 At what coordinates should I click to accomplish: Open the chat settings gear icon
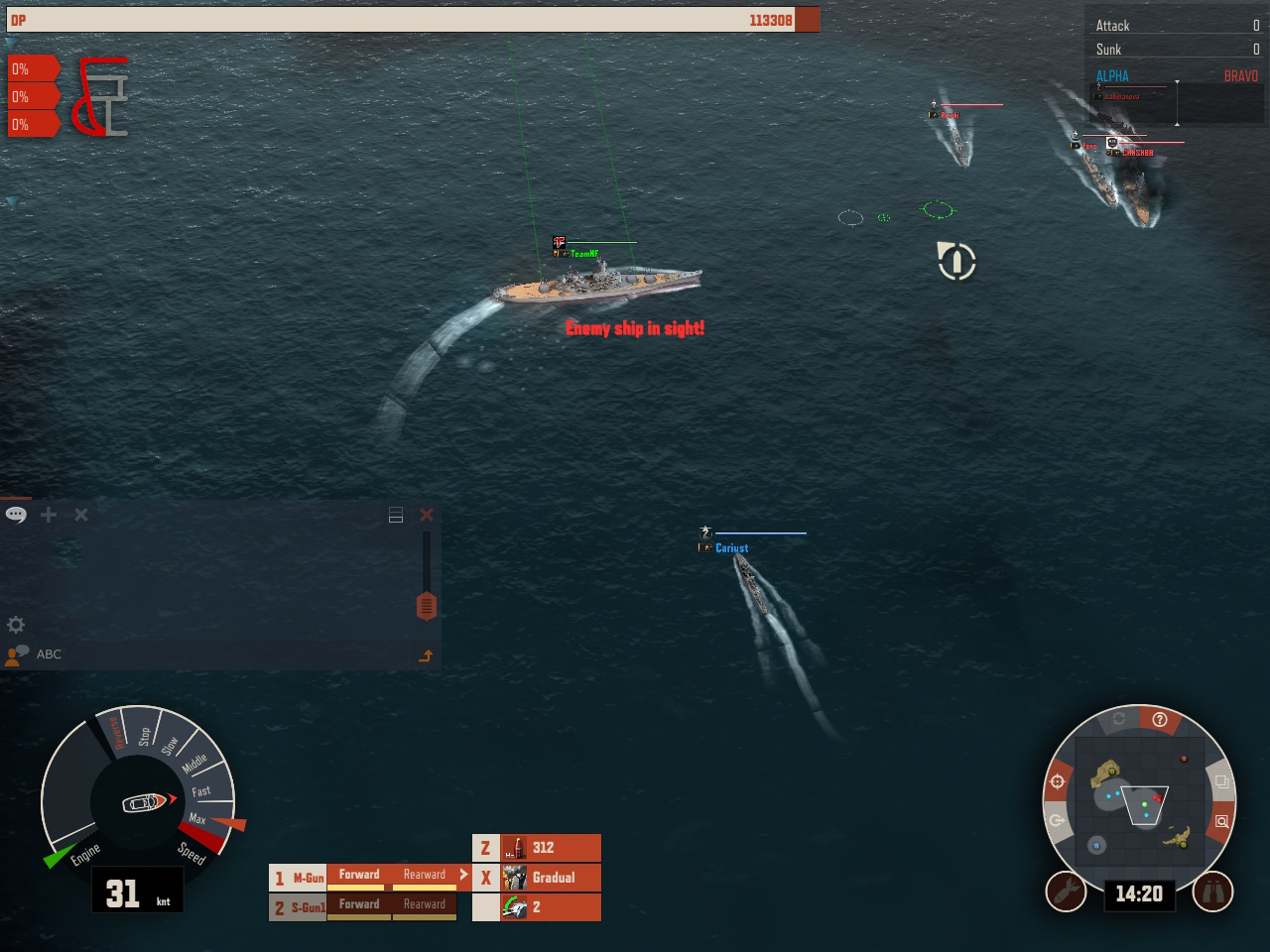point(16,625)
